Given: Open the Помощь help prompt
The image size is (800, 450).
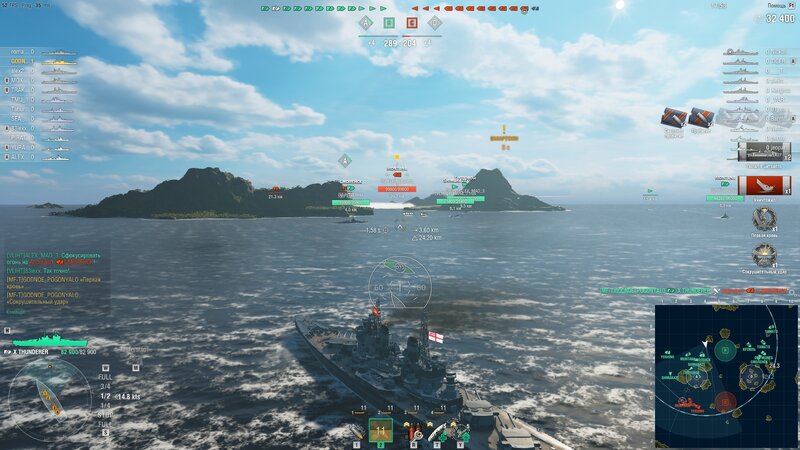Looking at the screenshot, I should coord(773,5).
